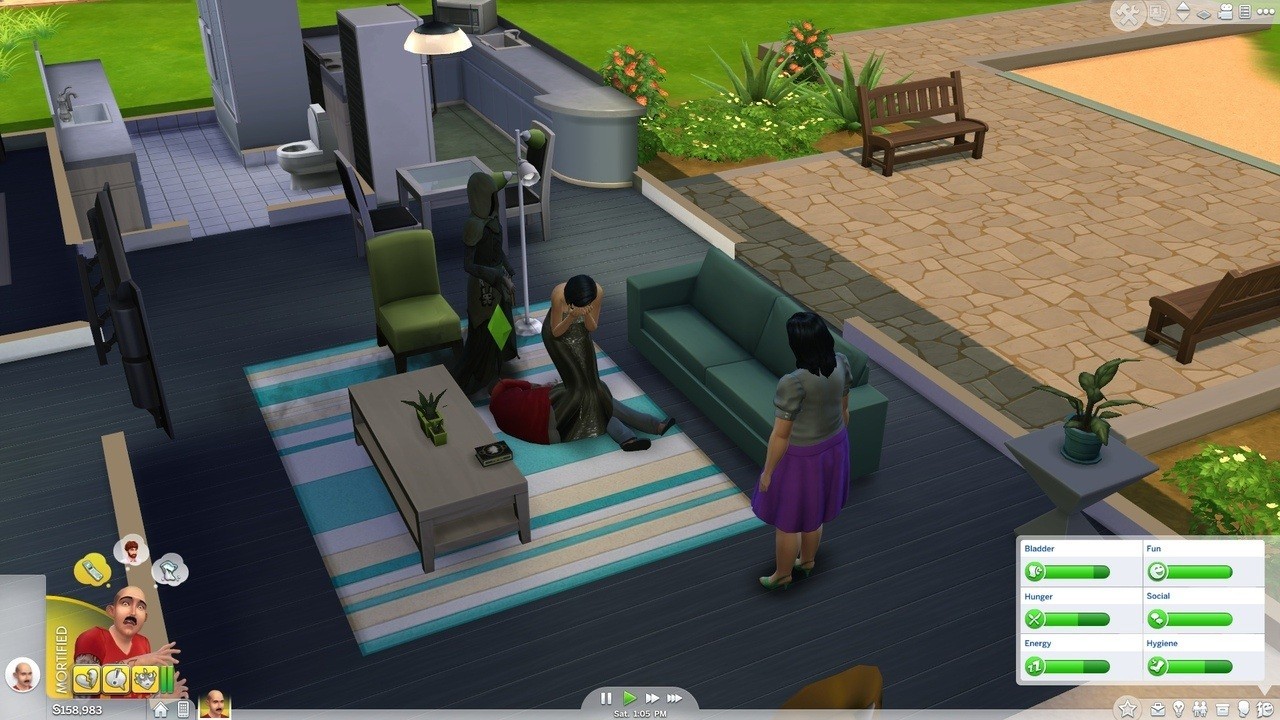
Task: Open the Relationships panel icon
Action: tap(1200, 708)
